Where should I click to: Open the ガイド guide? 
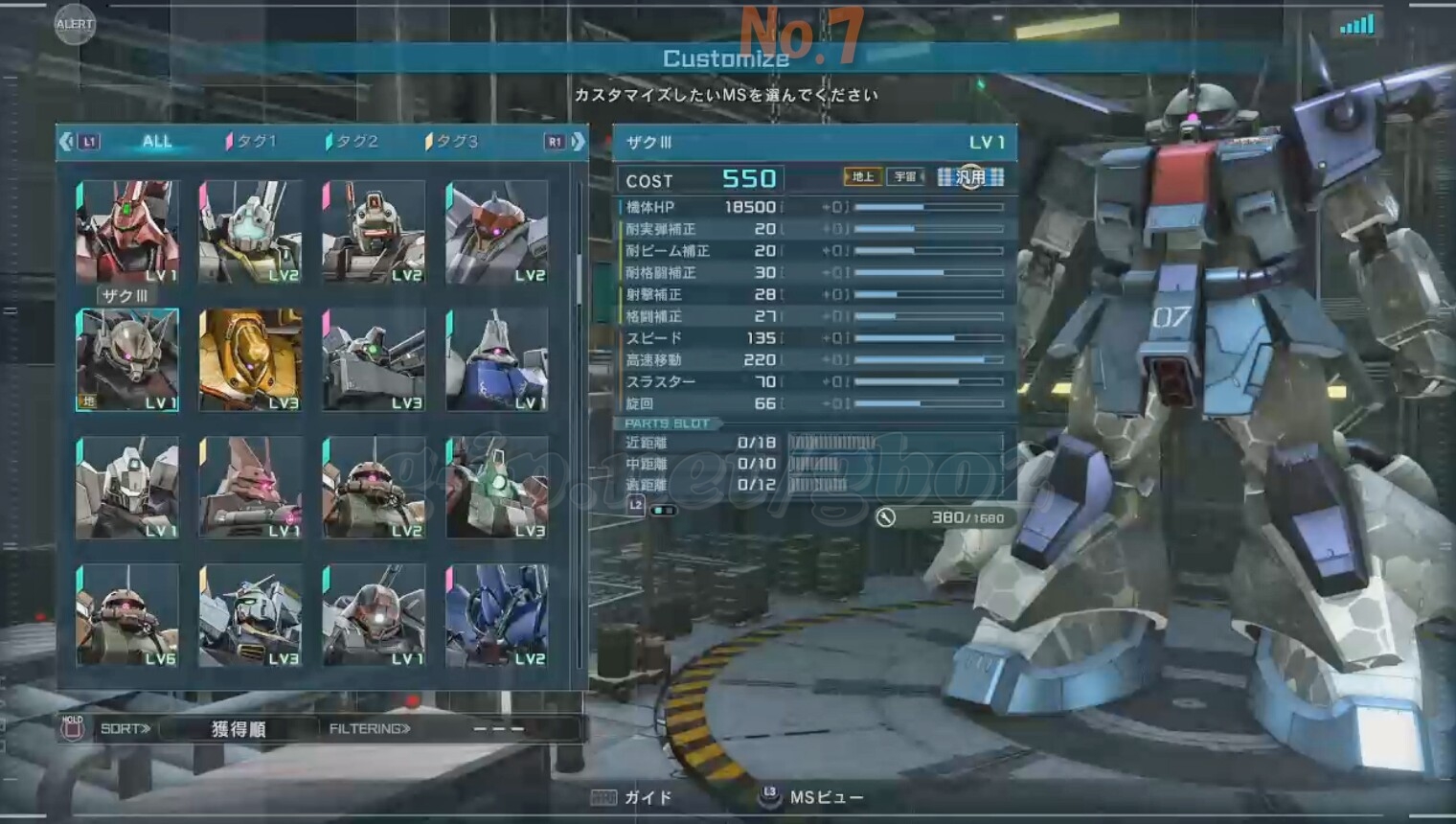click(x=632, y=797)
